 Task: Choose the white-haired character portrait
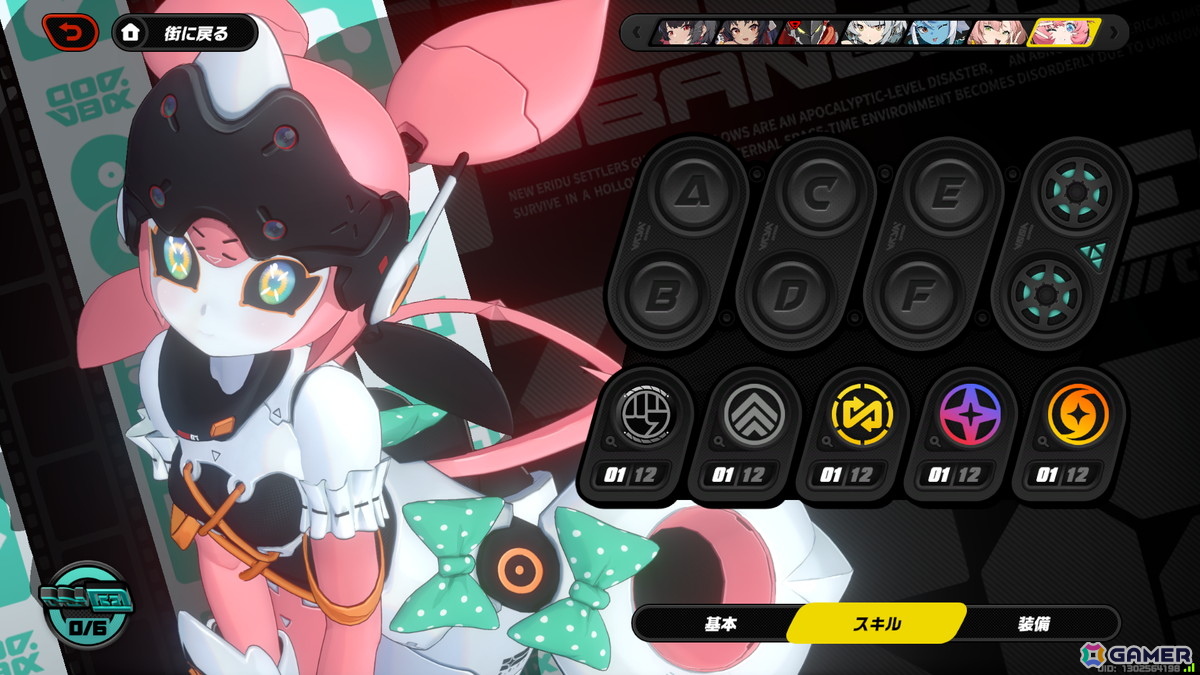point(873,33)
